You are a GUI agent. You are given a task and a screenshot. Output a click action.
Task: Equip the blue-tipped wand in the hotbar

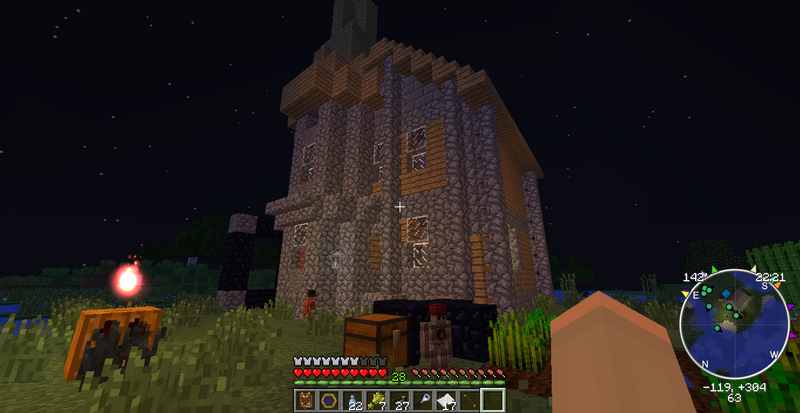(423, 401)
